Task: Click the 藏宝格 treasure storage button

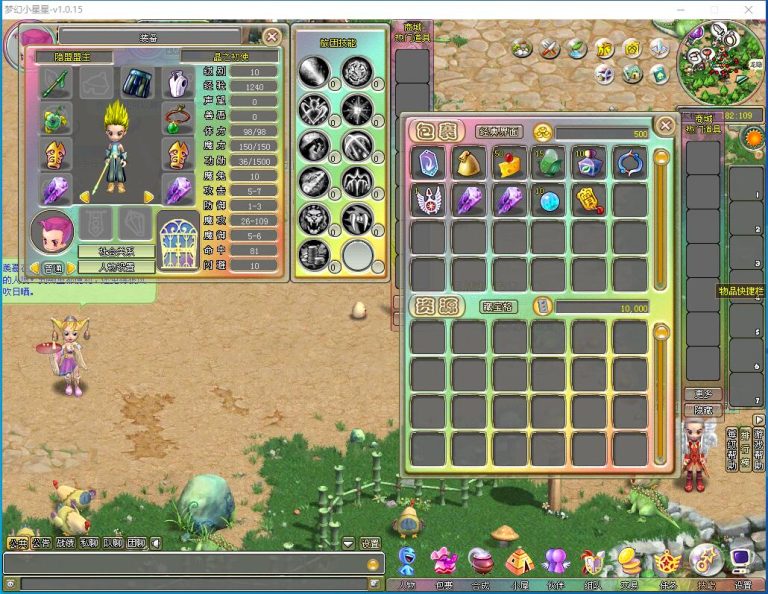Action: coord(496,307)
